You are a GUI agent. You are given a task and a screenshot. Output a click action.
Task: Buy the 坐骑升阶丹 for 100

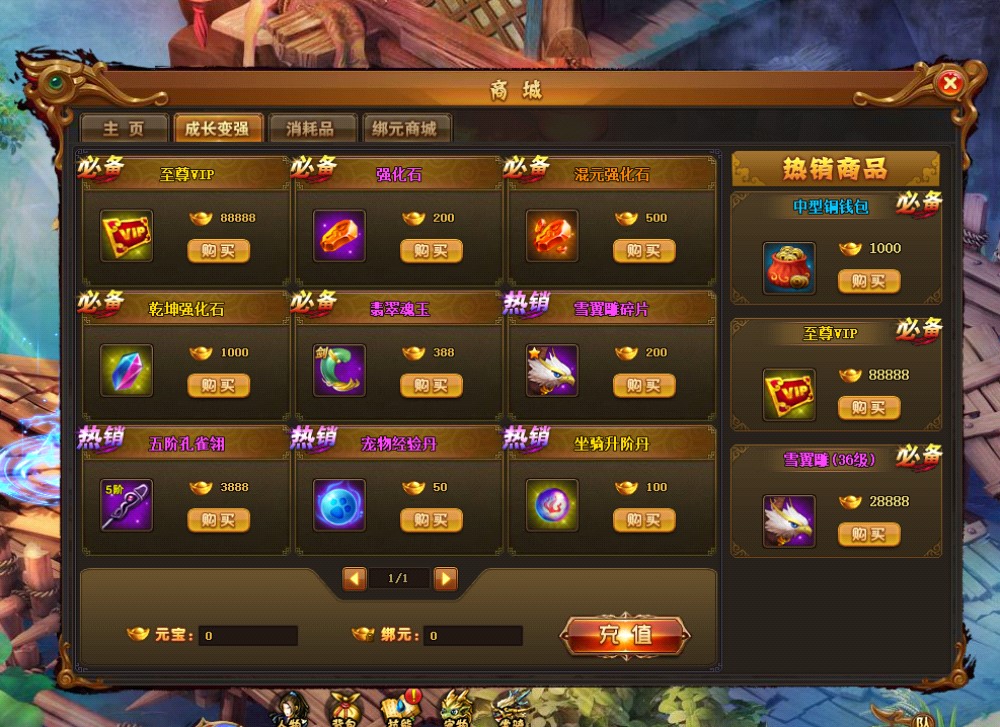tap(644, 520)
